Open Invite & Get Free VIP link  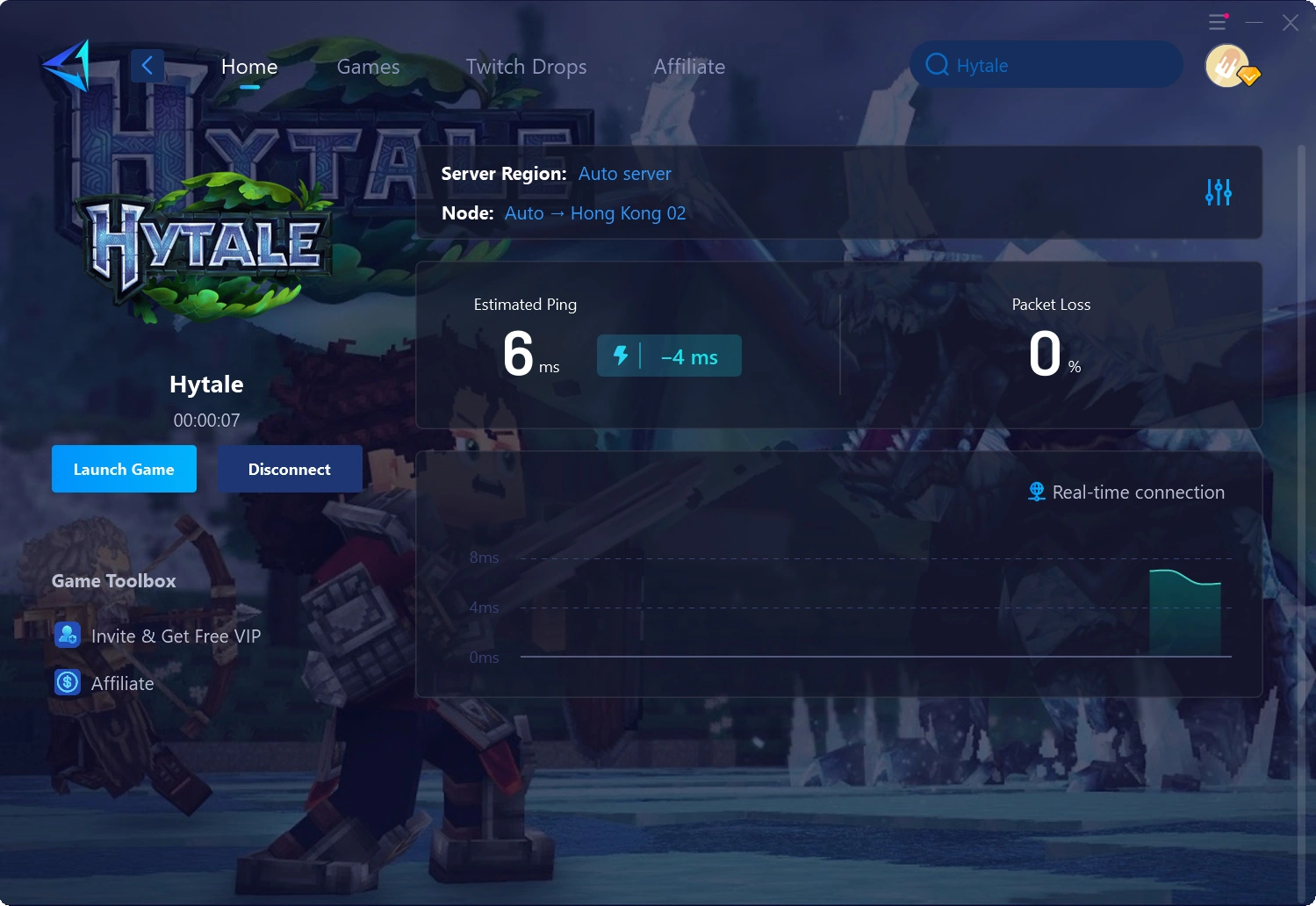tap(176, 636)
